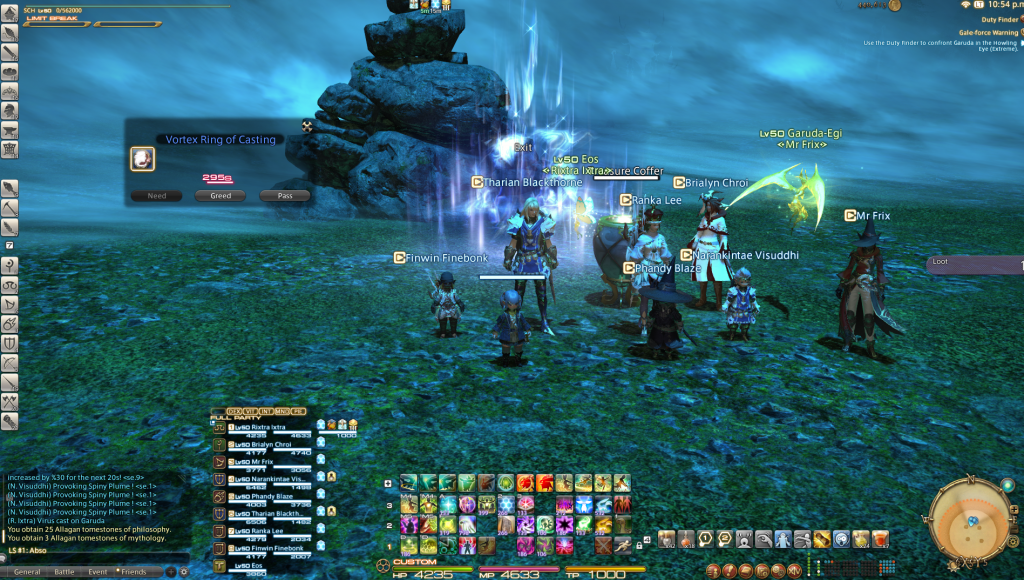Viewport: 1024px width, 580px height.
Task: Add a new chat tab with plus button
Action: pyautogui.click(x=171, y=572)
